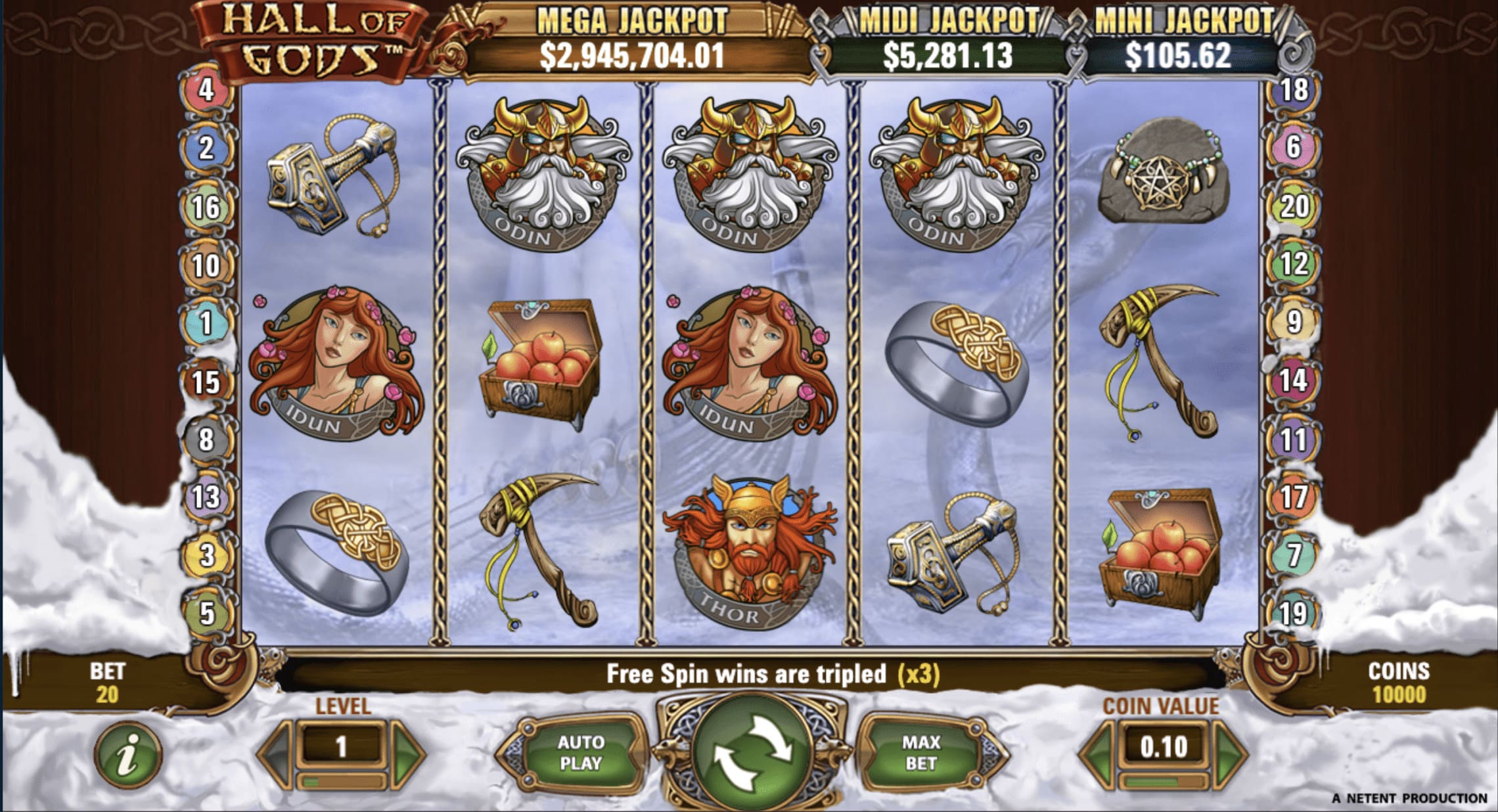
Task: Choose bet line number 16 marker
Action: tap(206, 208)
